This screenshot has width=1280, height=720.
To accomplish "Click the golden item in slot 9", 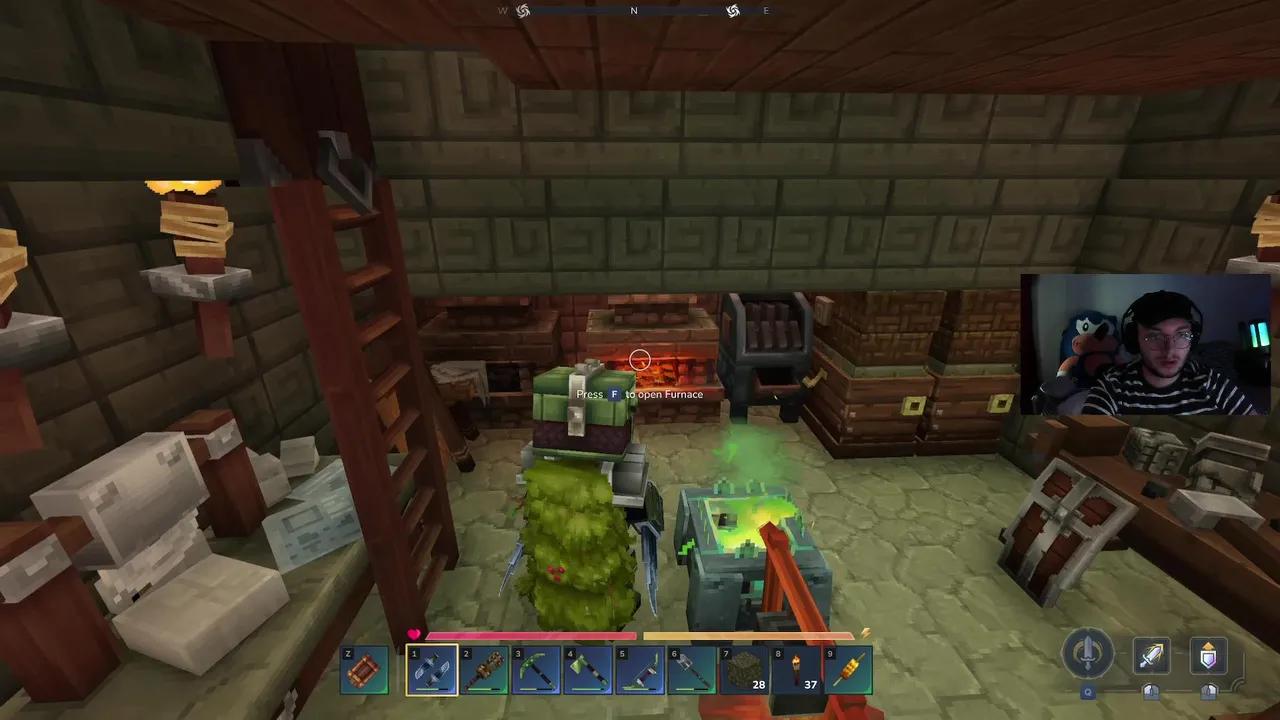I will (x=849, y=668).
